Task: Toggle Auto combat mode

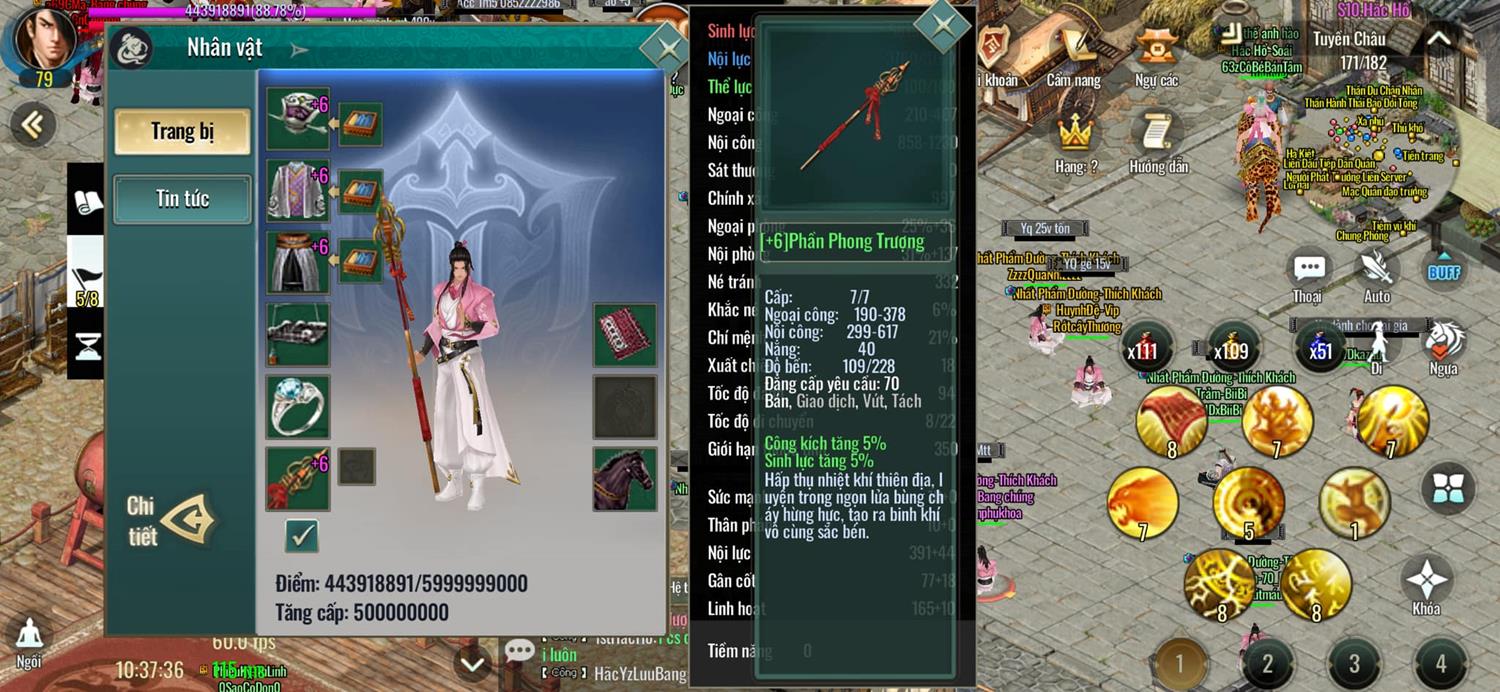Action: tap(1377, 274)
